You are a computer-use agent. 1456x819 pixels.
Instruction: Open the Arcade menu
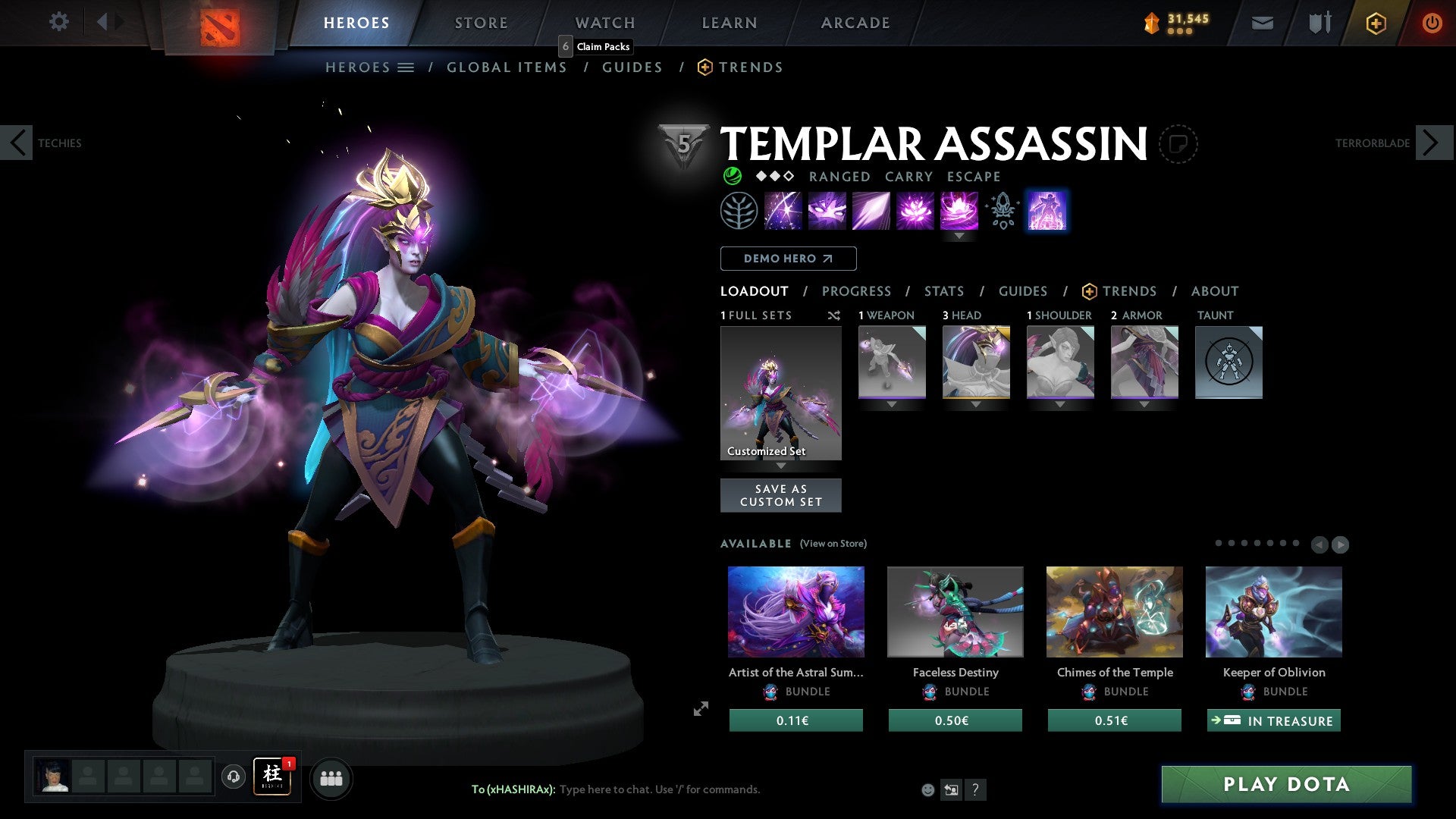[x=855, y=22]
